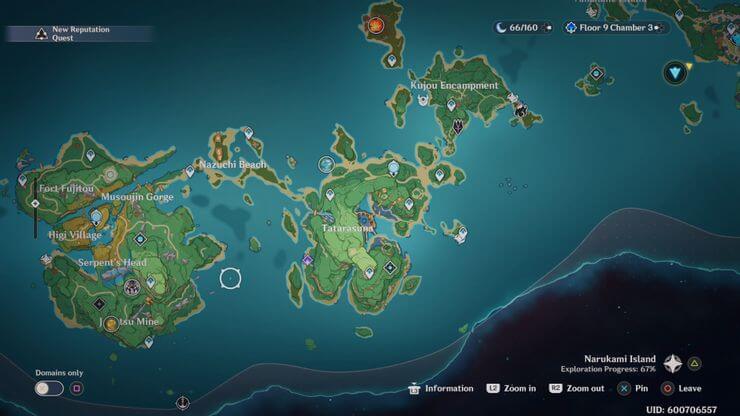The width and height of the screenshot is (740, 416).
Task: Select the purple marker west of Tatarasuna
Action: tap(308, 260)
